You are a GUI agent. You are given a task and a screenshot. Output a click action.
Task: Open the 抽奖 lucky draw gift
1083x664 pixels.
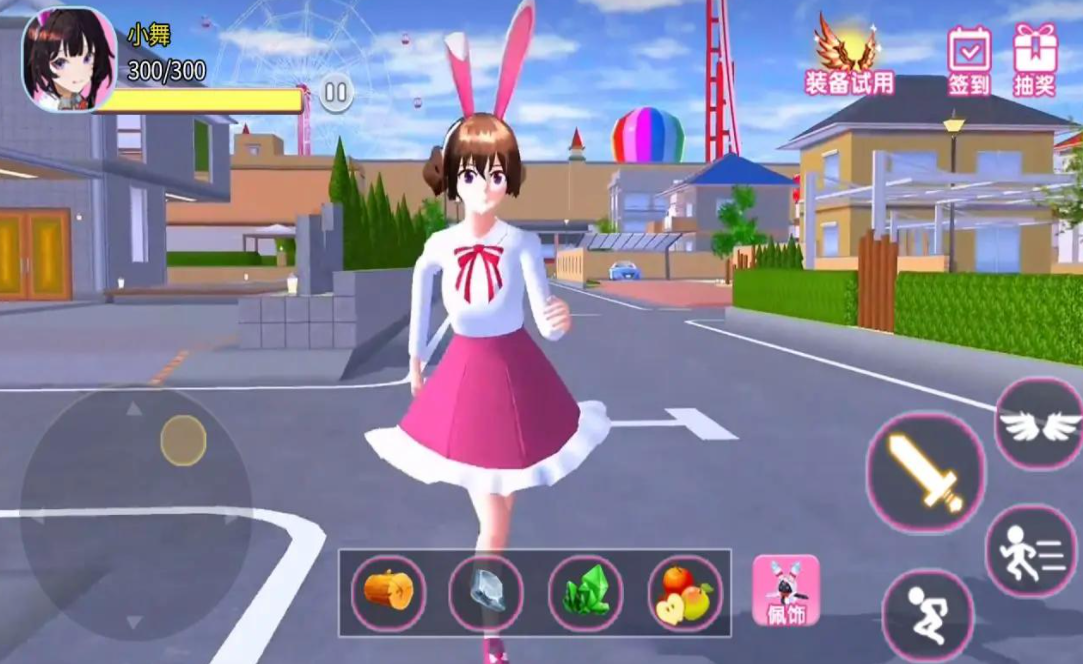(1035, 60)
